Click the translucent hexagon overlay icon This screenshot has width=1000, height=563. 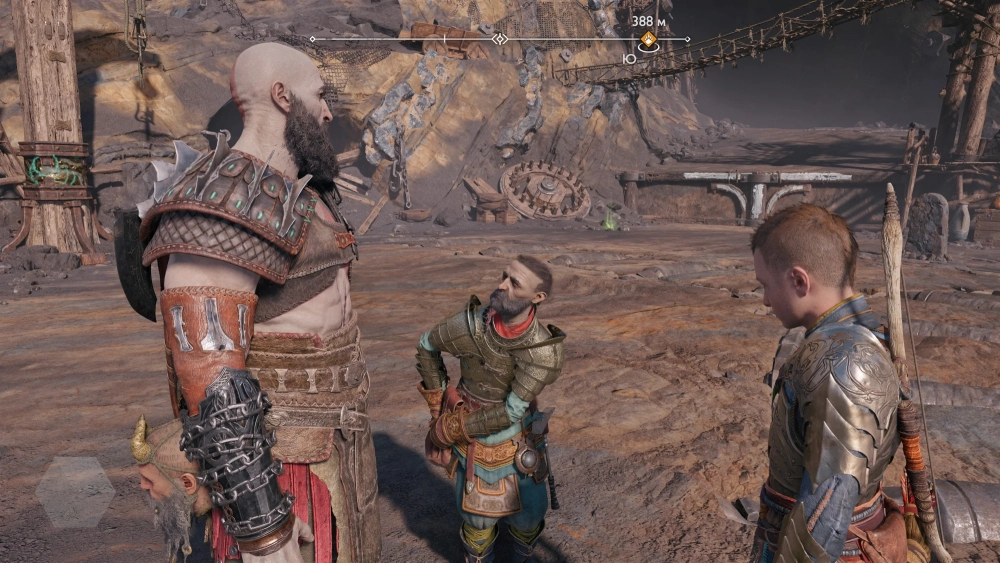click(x=75, y=491)
